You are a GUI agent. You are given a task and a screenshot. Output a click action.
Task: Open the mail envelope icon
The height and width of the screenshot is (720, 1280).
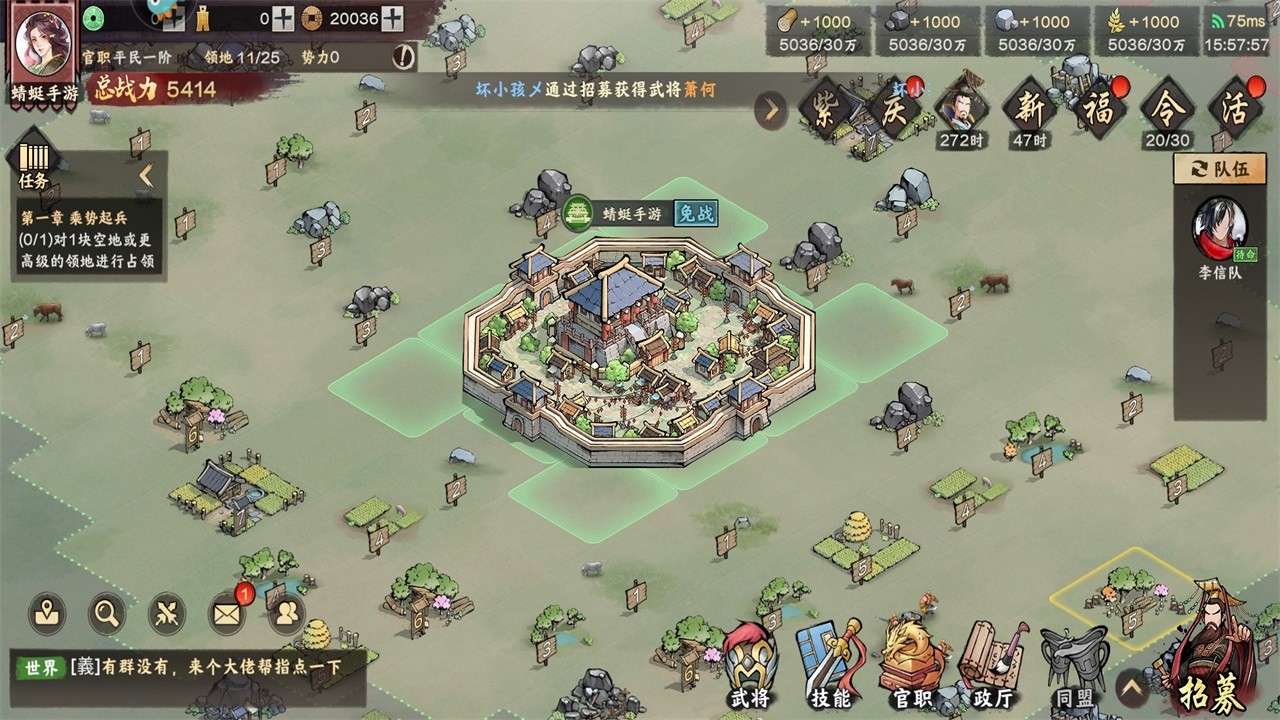coord(227,613)
